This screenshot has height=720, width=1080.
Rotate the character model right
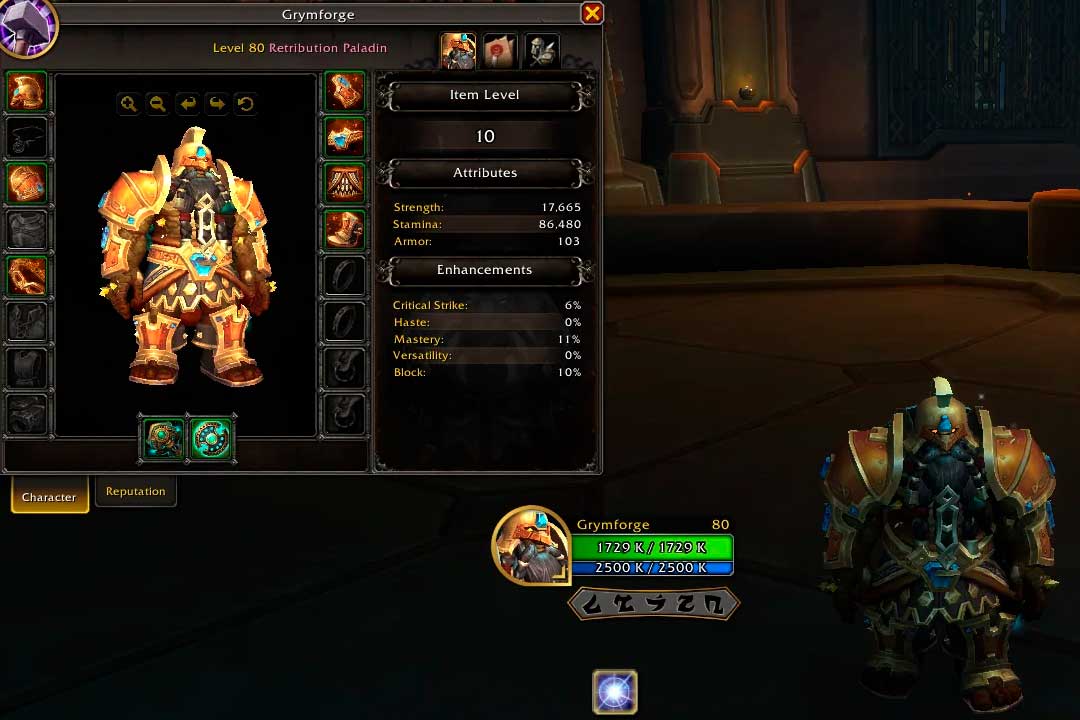pyautogui.click(x=216, y=103)
